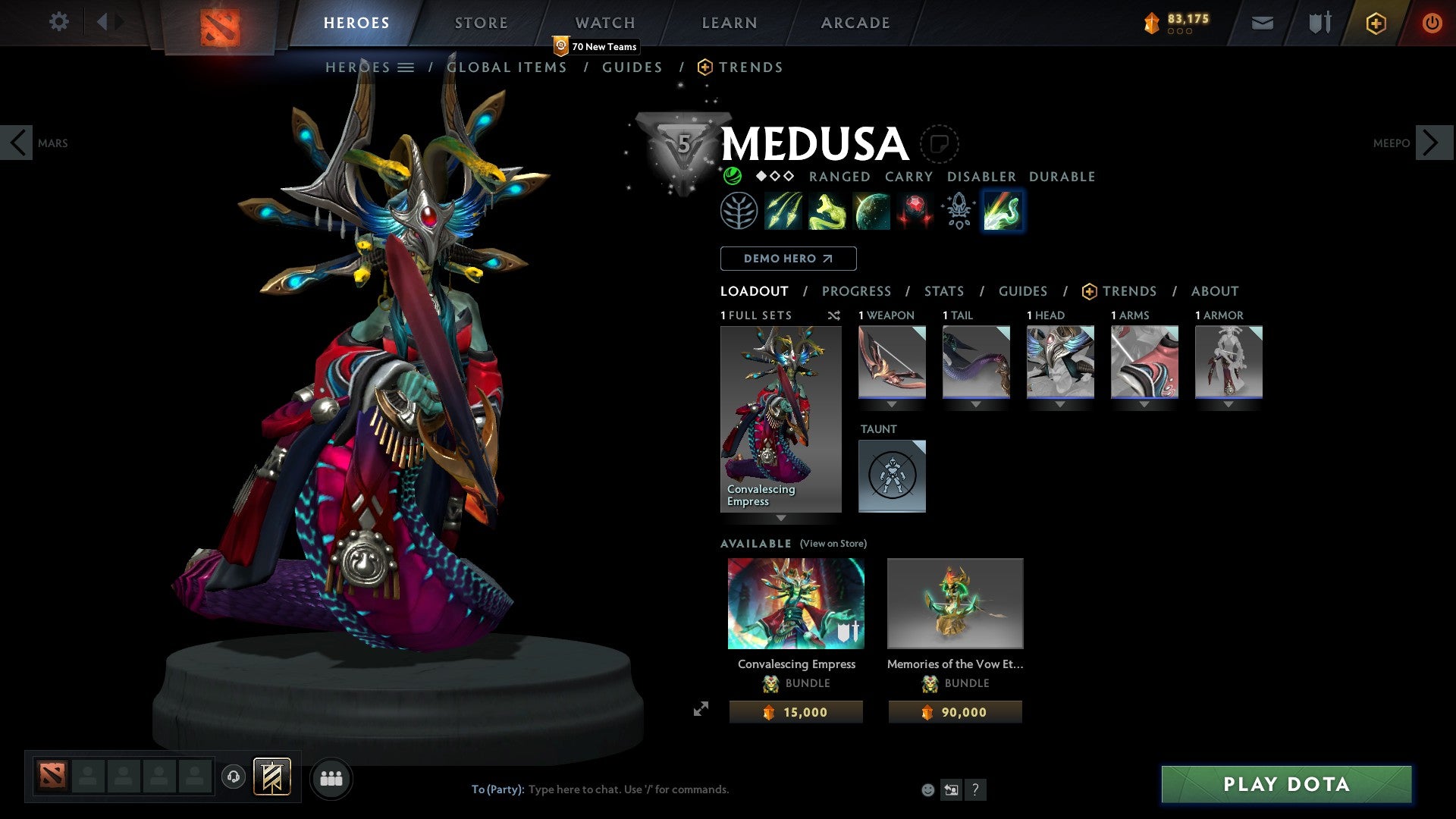Open the emoticon picker beside chat

927,789
